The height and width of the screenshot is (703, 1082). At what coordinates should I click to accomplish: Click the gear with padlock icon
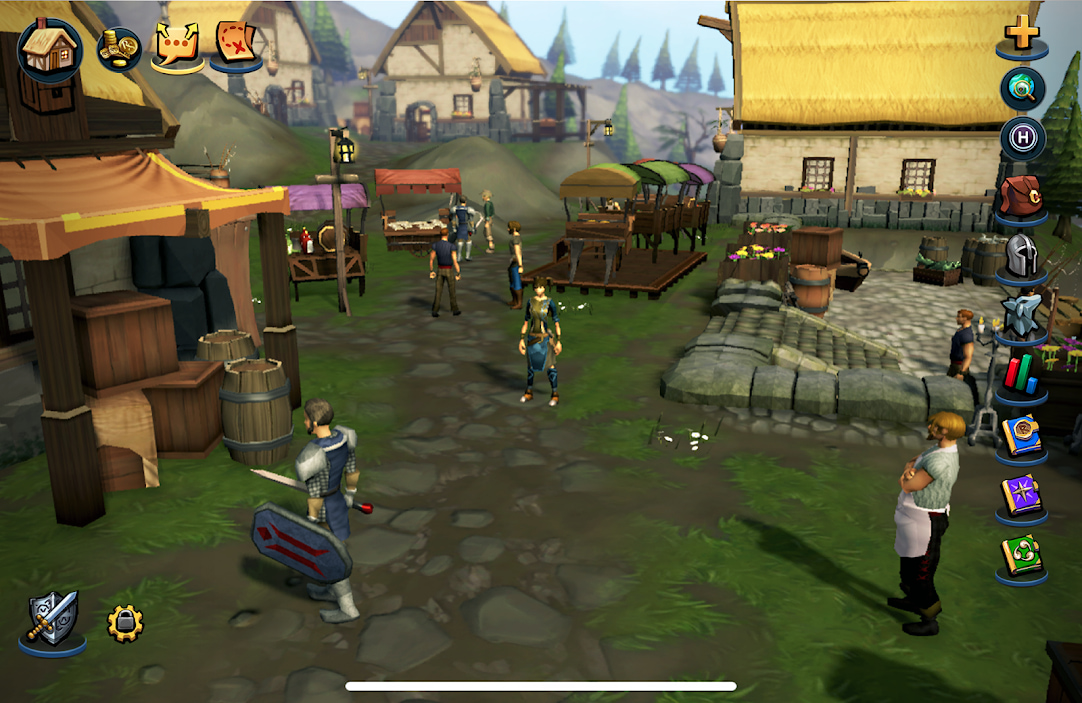coord(125,624)
